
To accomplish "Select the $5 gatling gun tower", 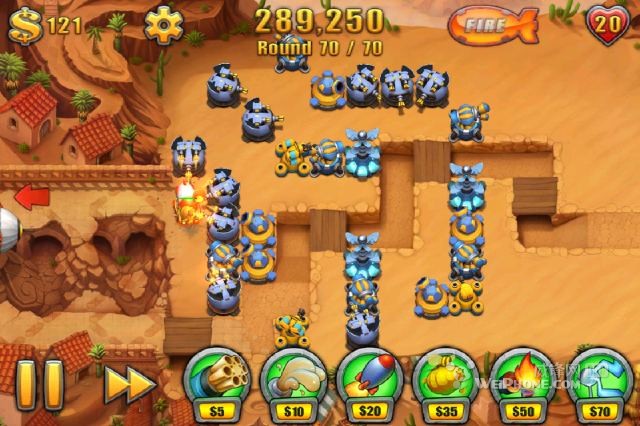I will point(213,380).
